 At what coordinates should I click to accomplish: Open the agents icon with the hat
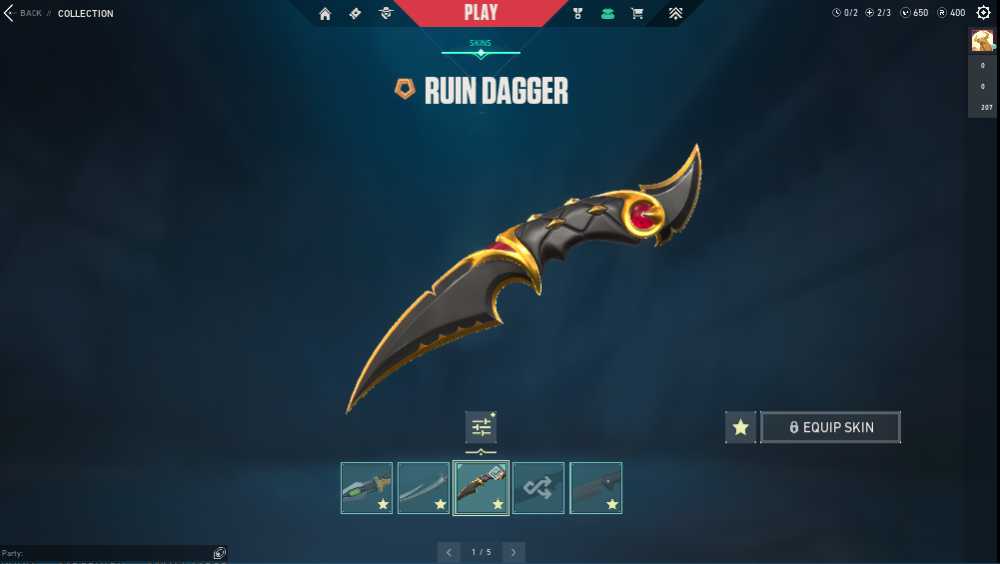[x=386, y=13]
